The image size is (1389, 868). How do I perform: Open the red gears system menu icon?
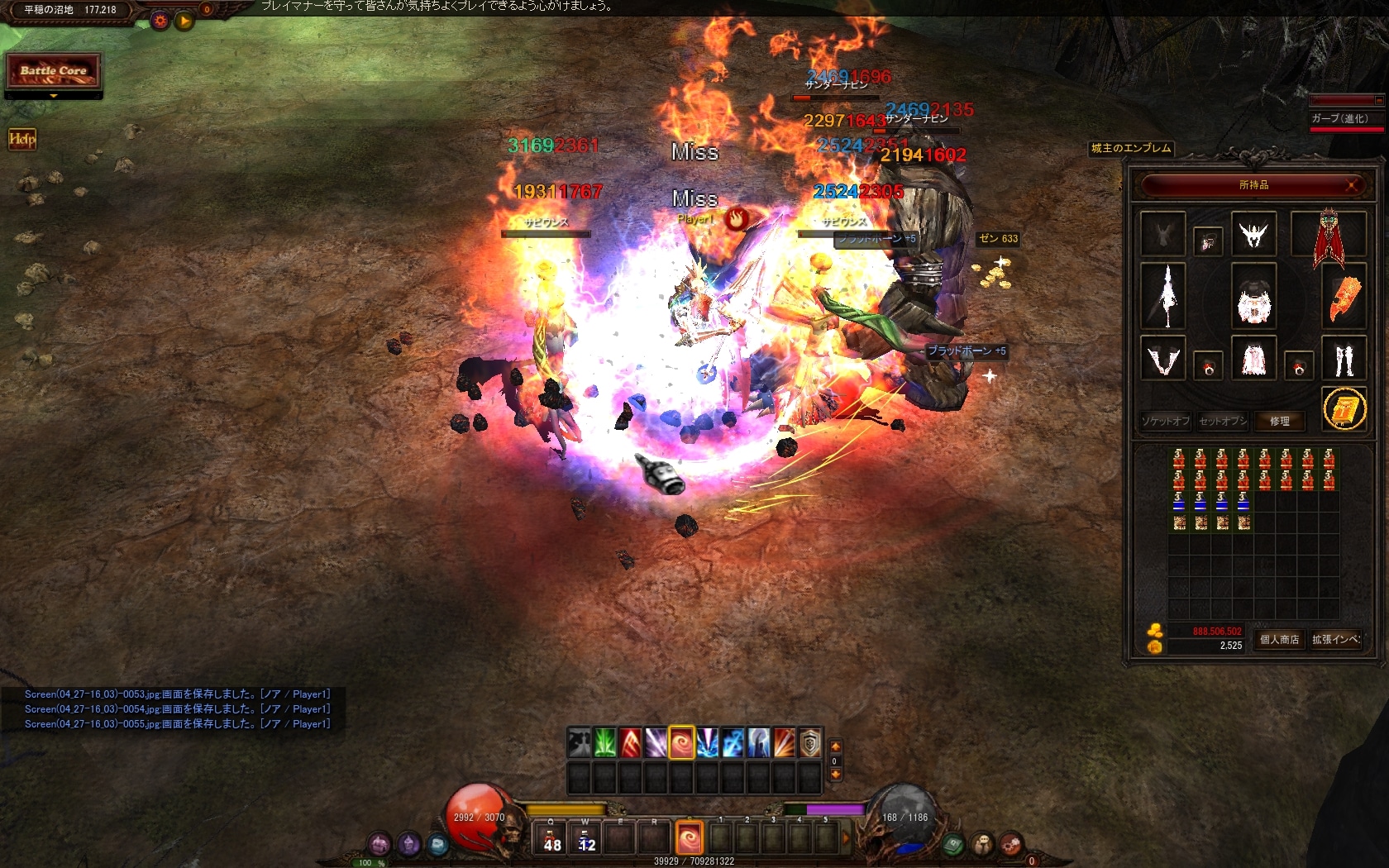click(1010, 845)
